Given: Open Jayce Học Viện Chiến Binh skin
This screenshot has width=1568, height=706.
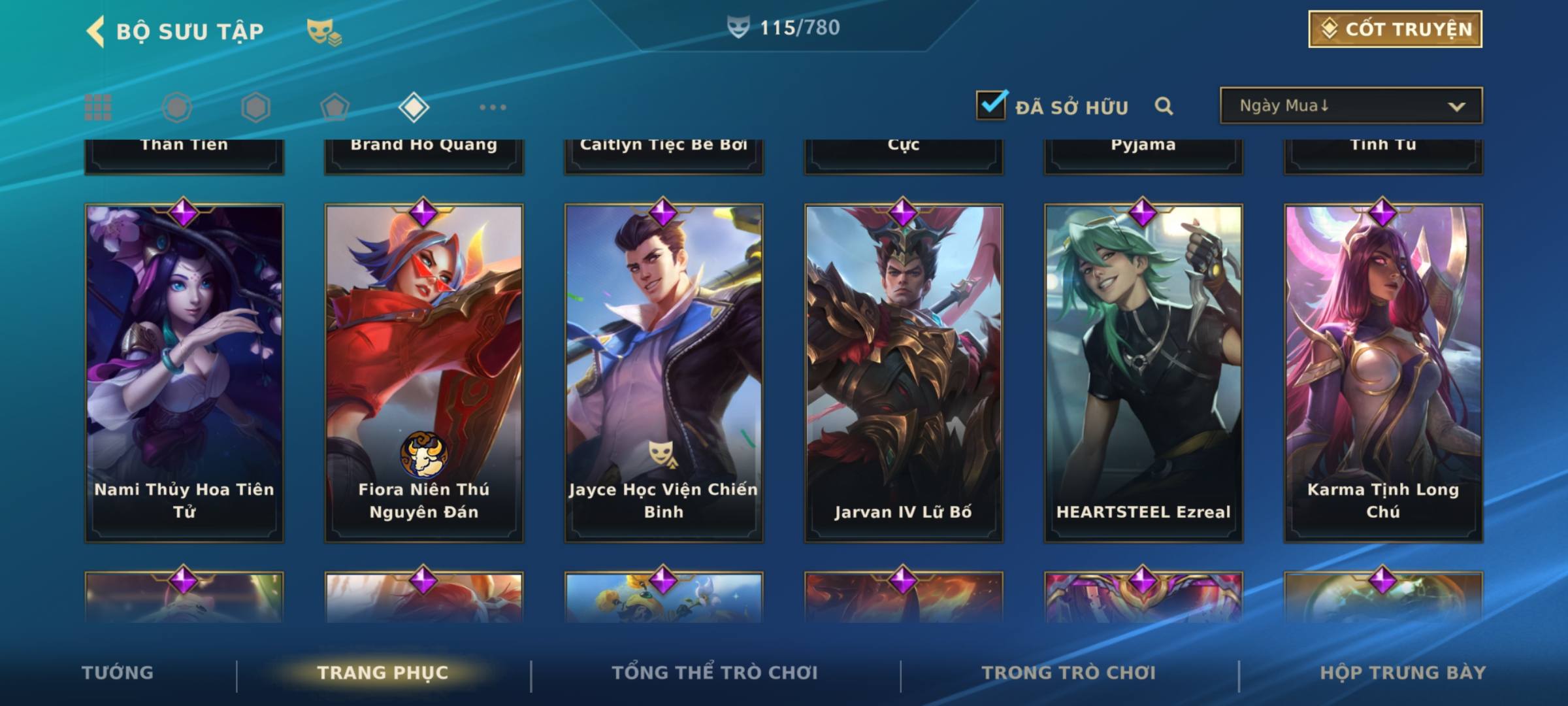Looking at the screenshot, I should pos(664,373).
